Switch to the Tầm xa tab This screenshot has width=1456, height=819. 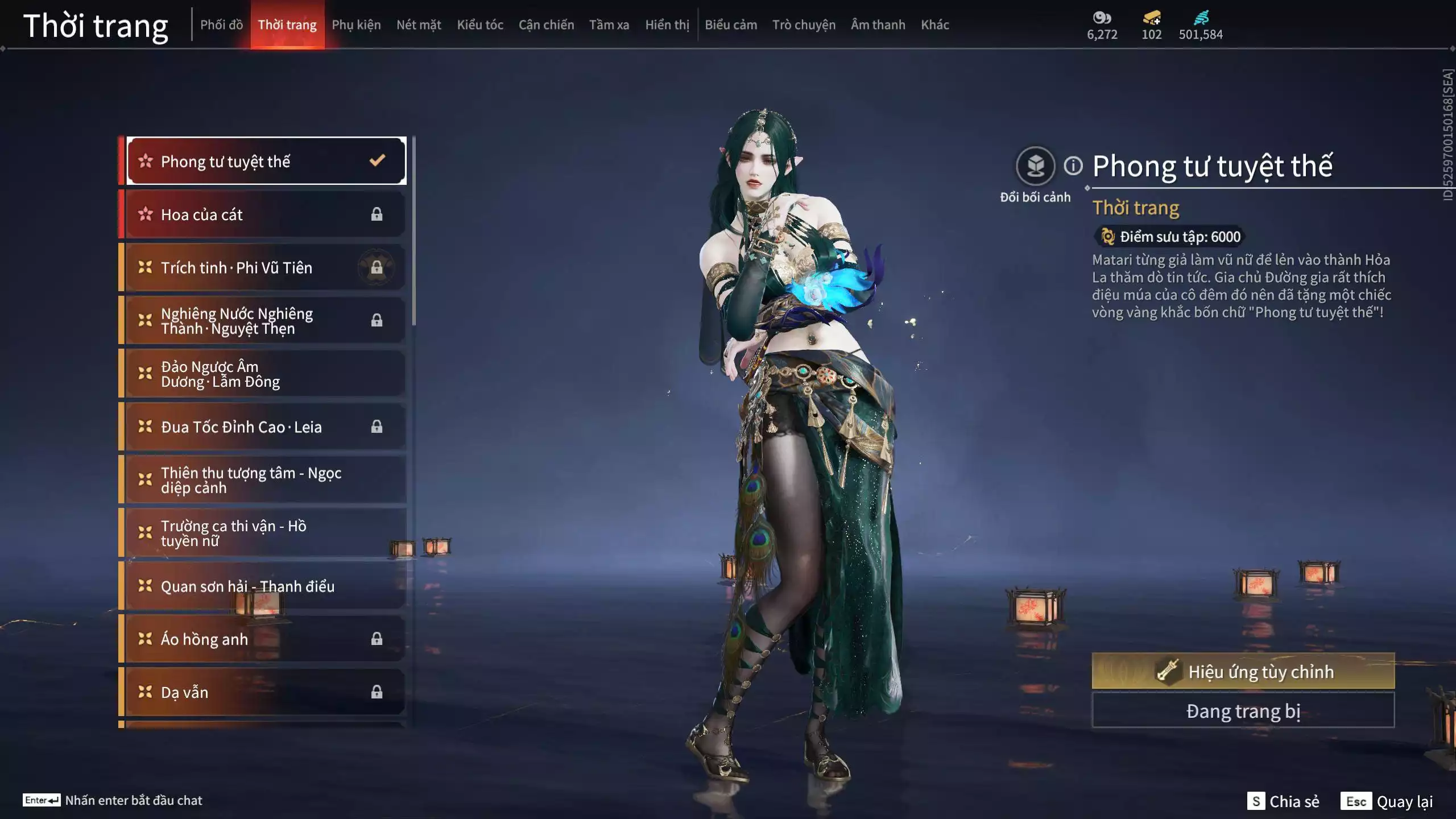pos(609,25)
